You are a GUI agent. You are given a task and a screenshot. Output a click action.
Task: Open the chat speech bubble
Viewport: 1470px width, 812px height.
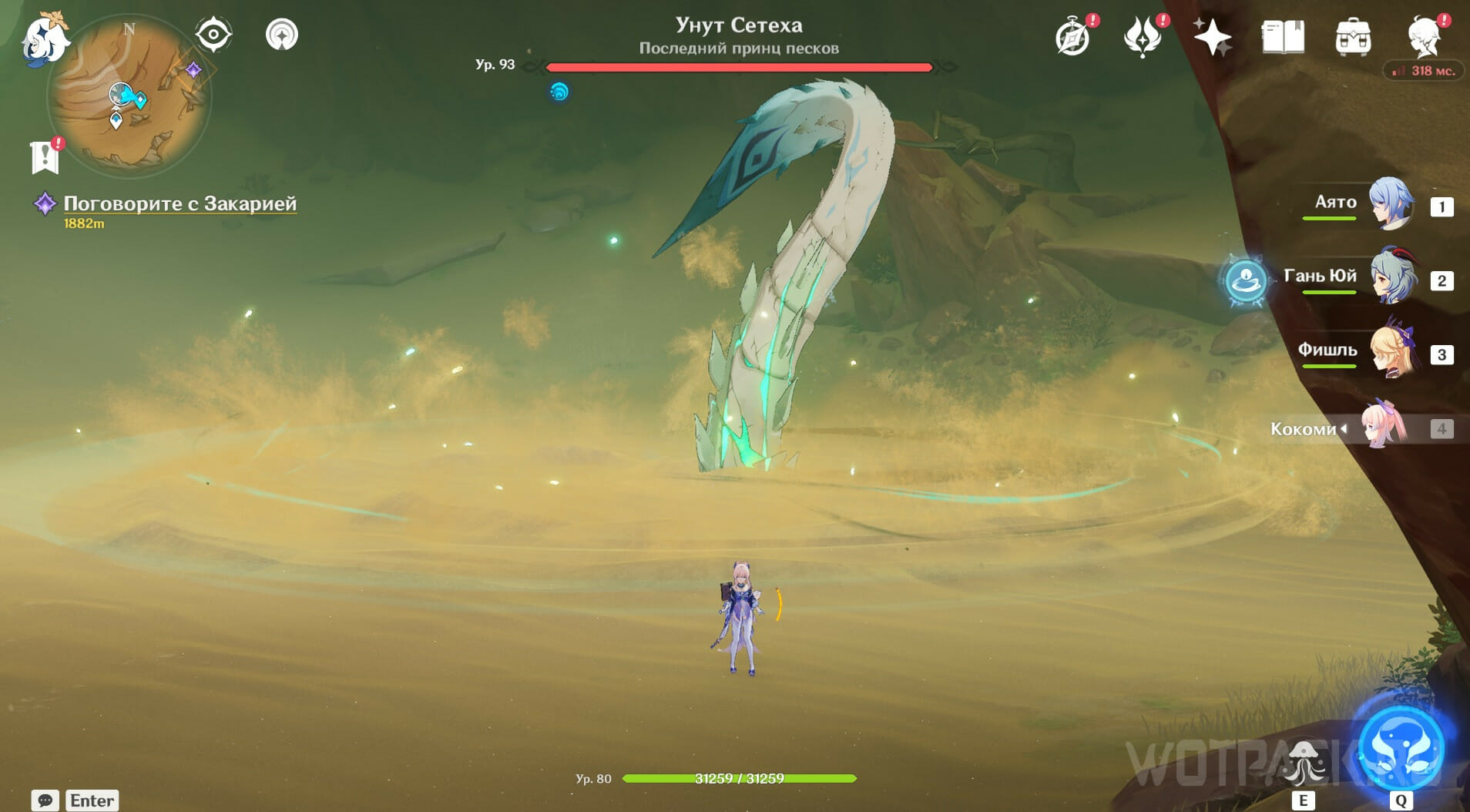click(45, 800)
